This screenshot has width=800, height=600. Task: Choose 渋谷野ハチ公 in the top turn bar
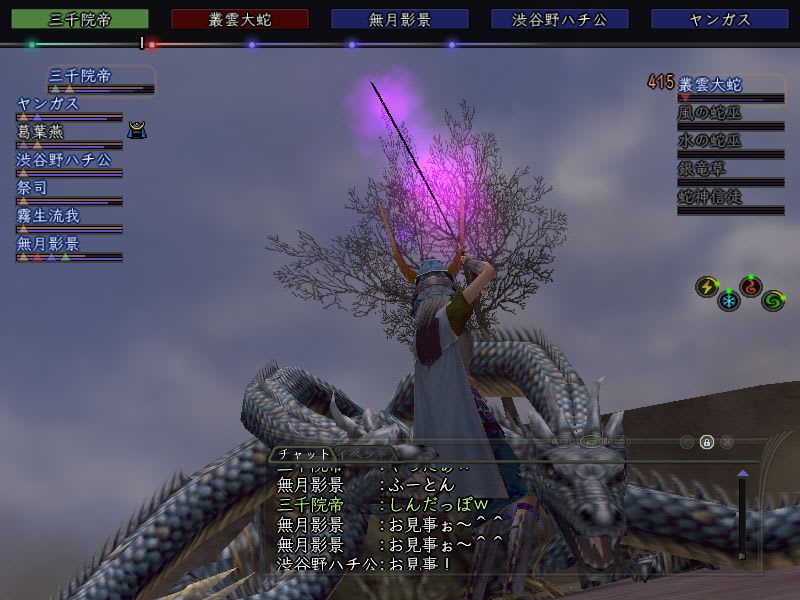(560, 19)
